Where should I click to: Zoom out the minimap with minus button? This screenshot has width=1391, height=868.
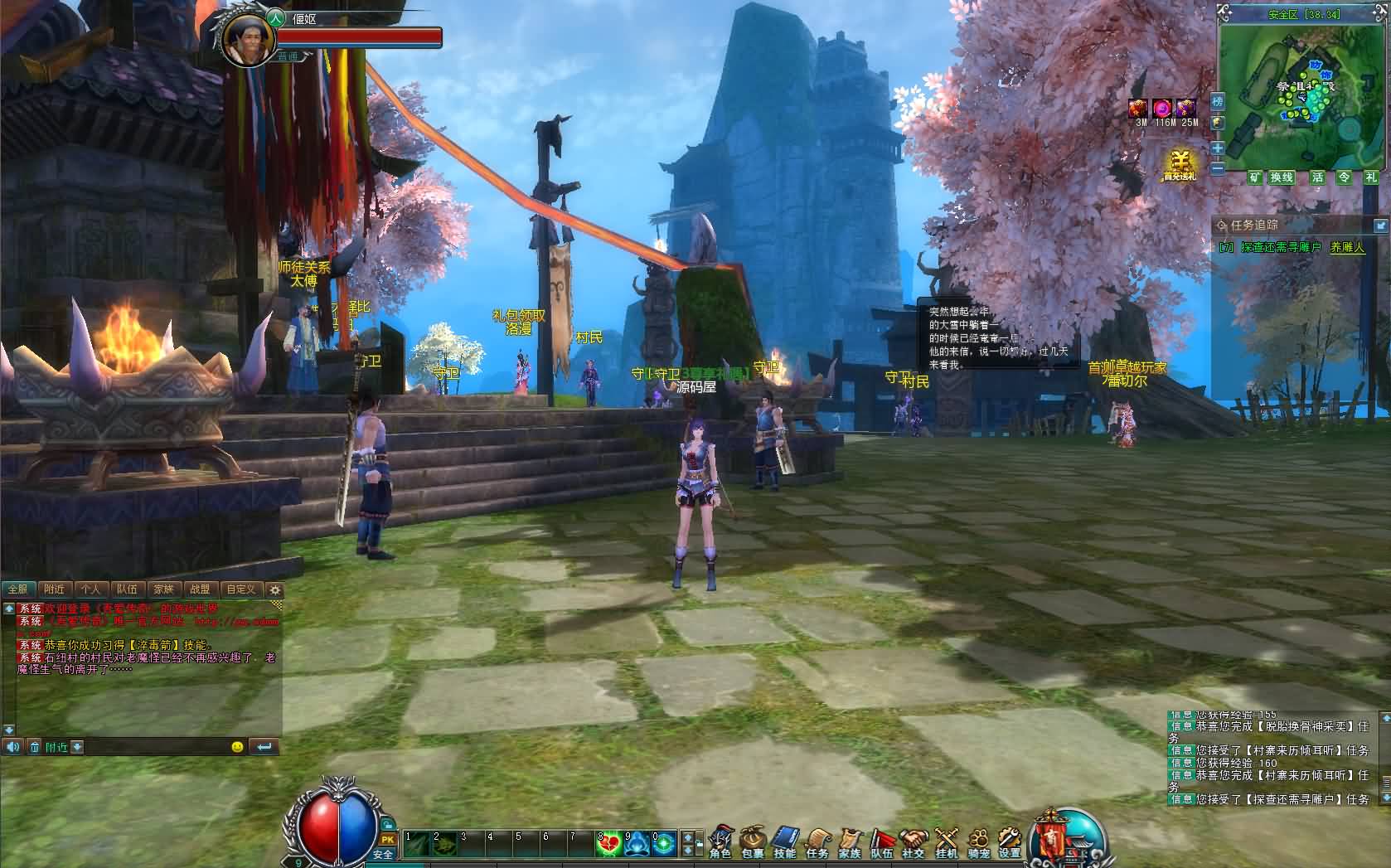1217,168
